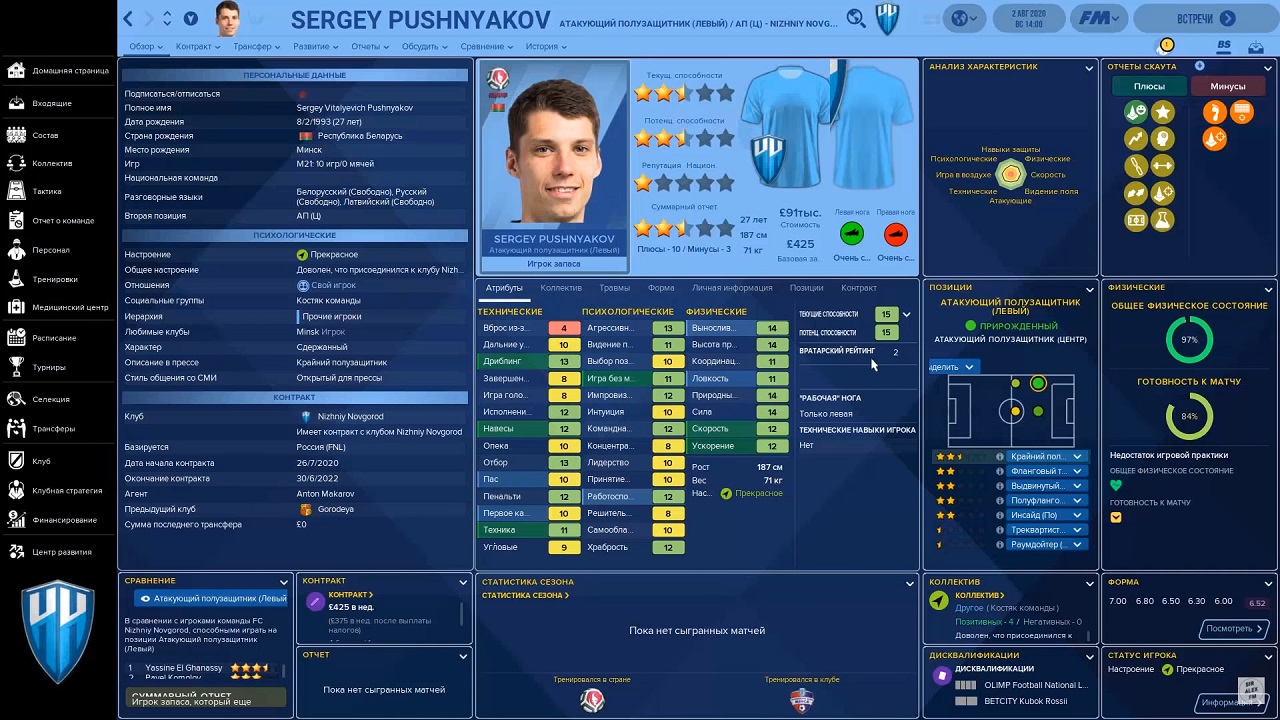Screen dimensions: 1280x720
Task: Click the Посмотреть form button
Action: [x=1235, y=629]
